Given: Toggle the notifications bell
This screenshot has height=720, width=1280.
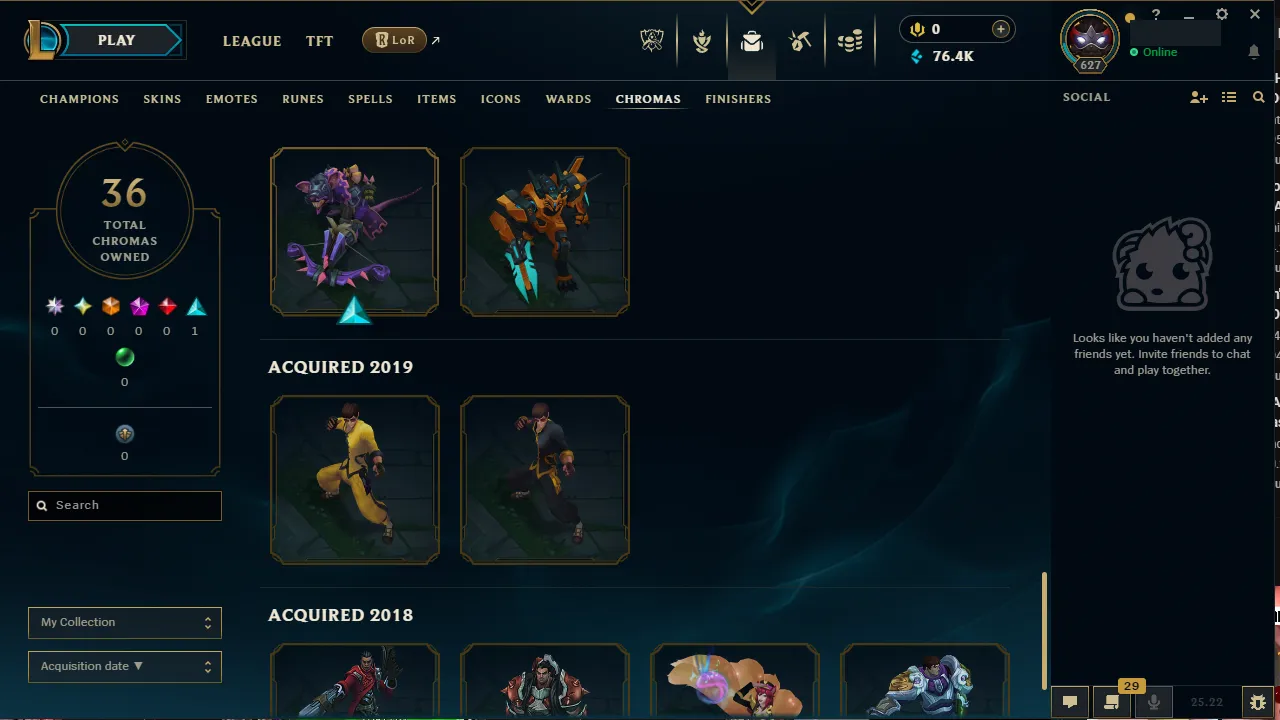Looking at the screenshot, I should [x=1254, y=51].
